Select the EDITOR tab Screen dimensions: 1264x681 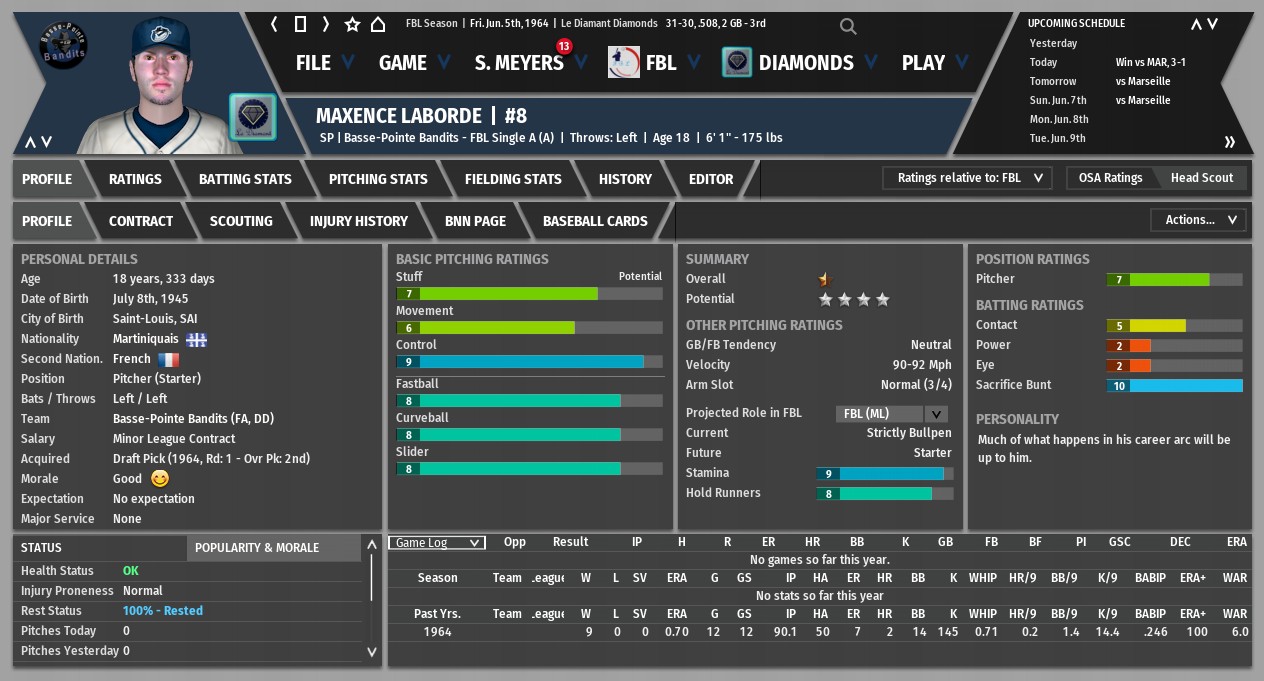(x=711, y=179)
